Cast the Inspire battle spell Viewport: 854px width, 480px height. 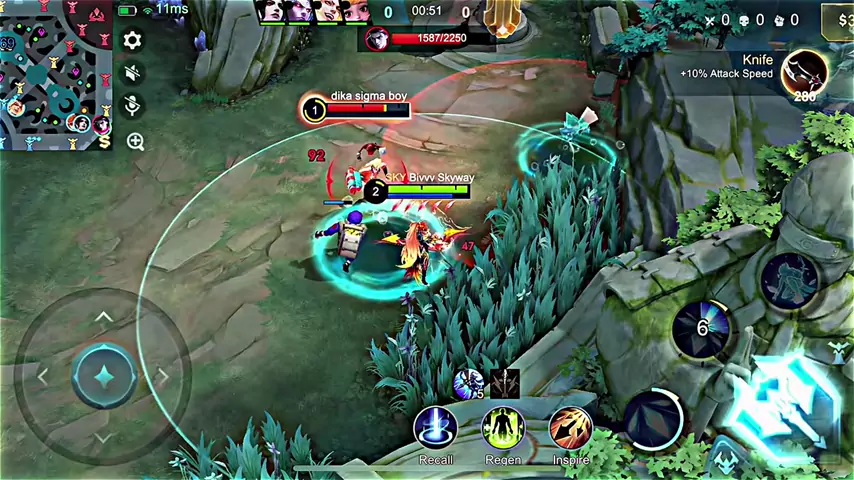pyautogui.click(x=571, y=428)
